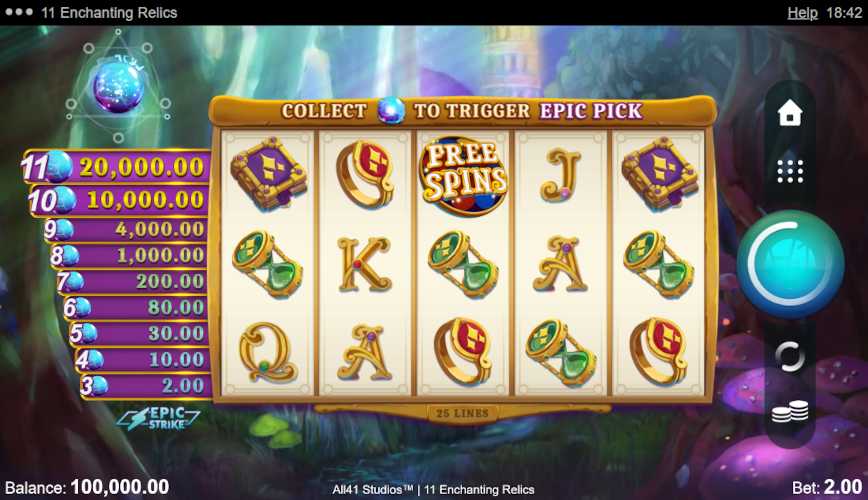Activate the autoplay circular arrow
This screenshot has height=500, width=868.
pyautogui.click(x=790, y=356)
